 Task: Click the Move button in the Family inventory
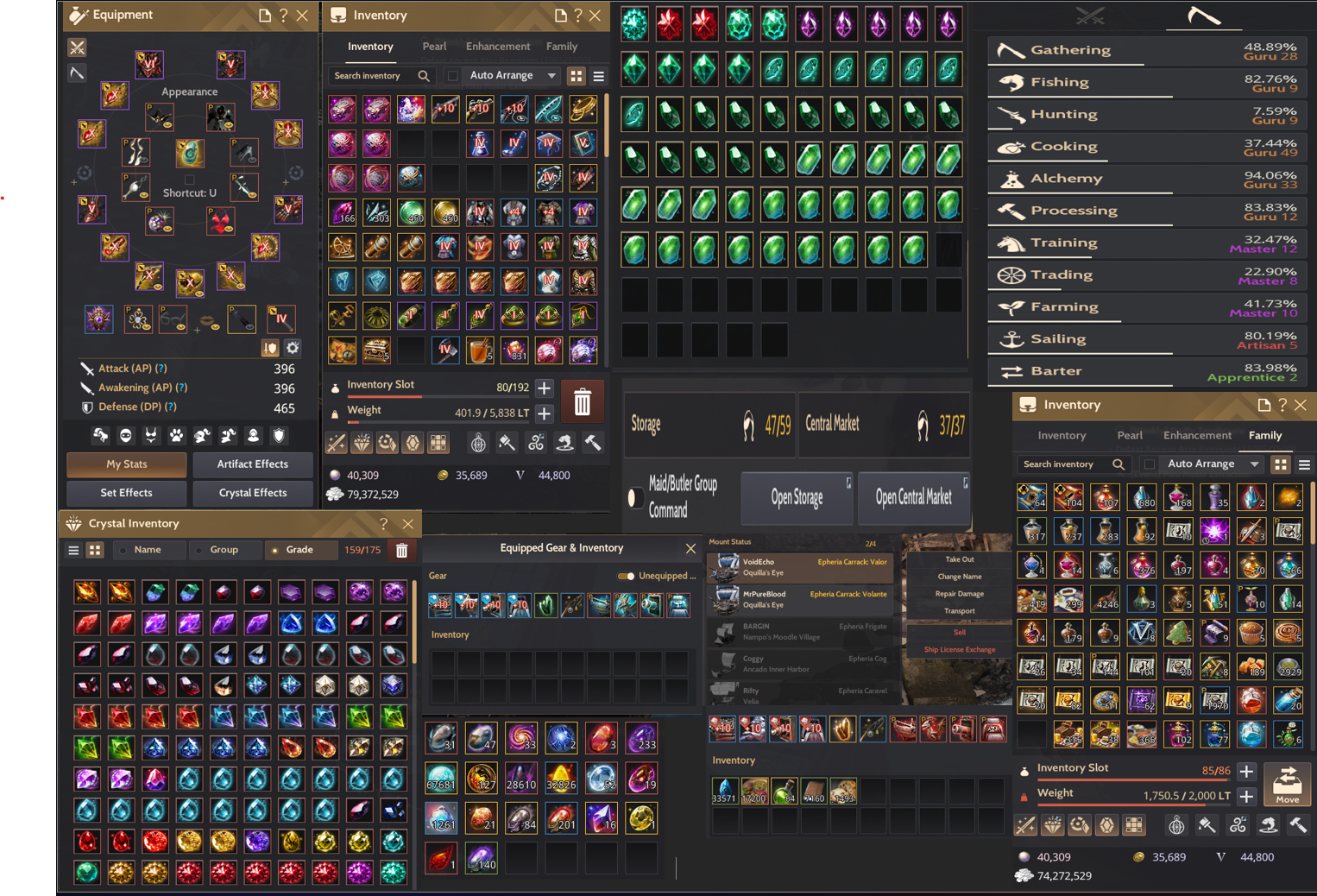(1288, 785)
